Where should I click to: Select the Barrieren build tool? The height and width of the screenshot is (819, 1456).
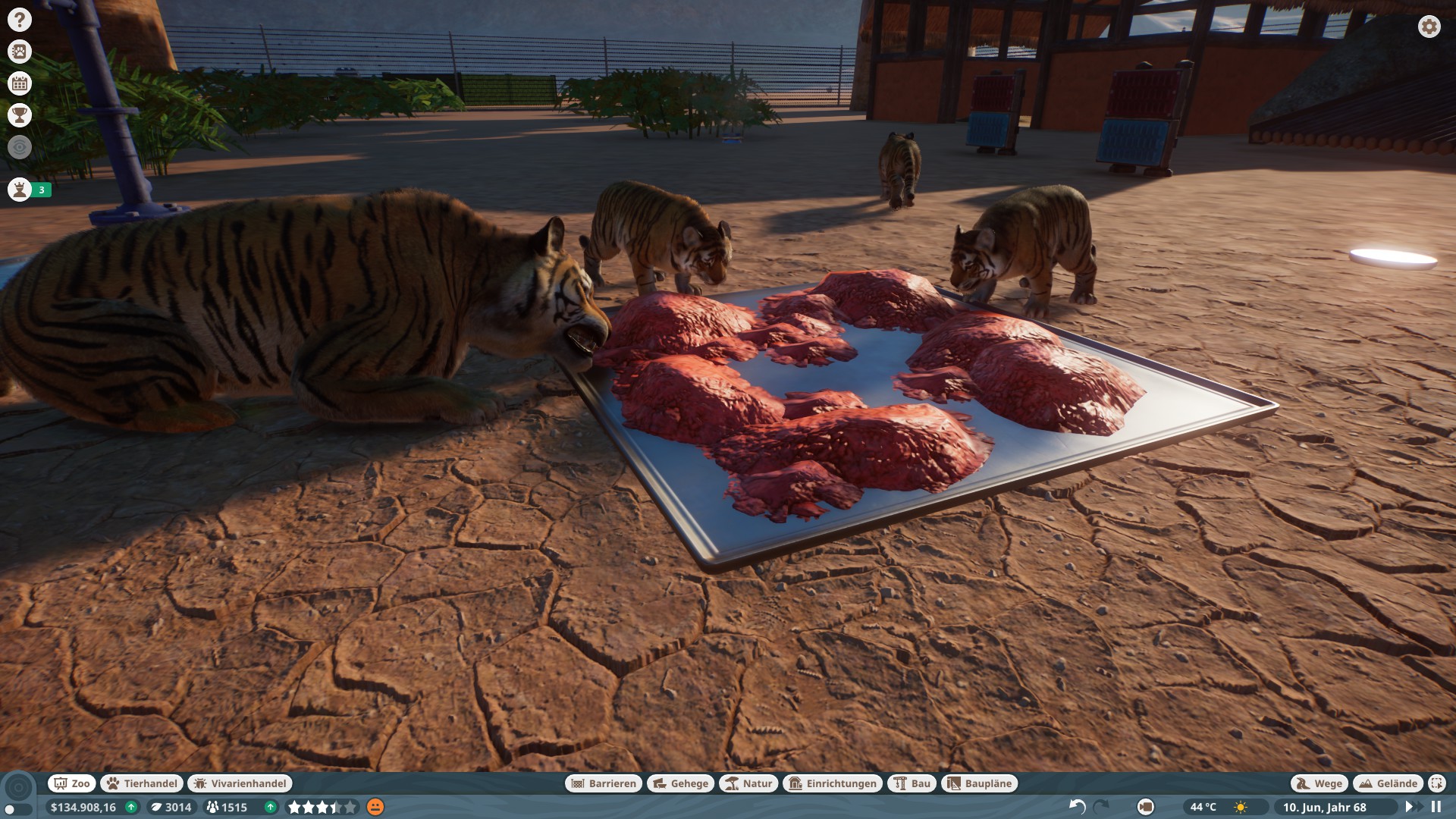point(604,783)
